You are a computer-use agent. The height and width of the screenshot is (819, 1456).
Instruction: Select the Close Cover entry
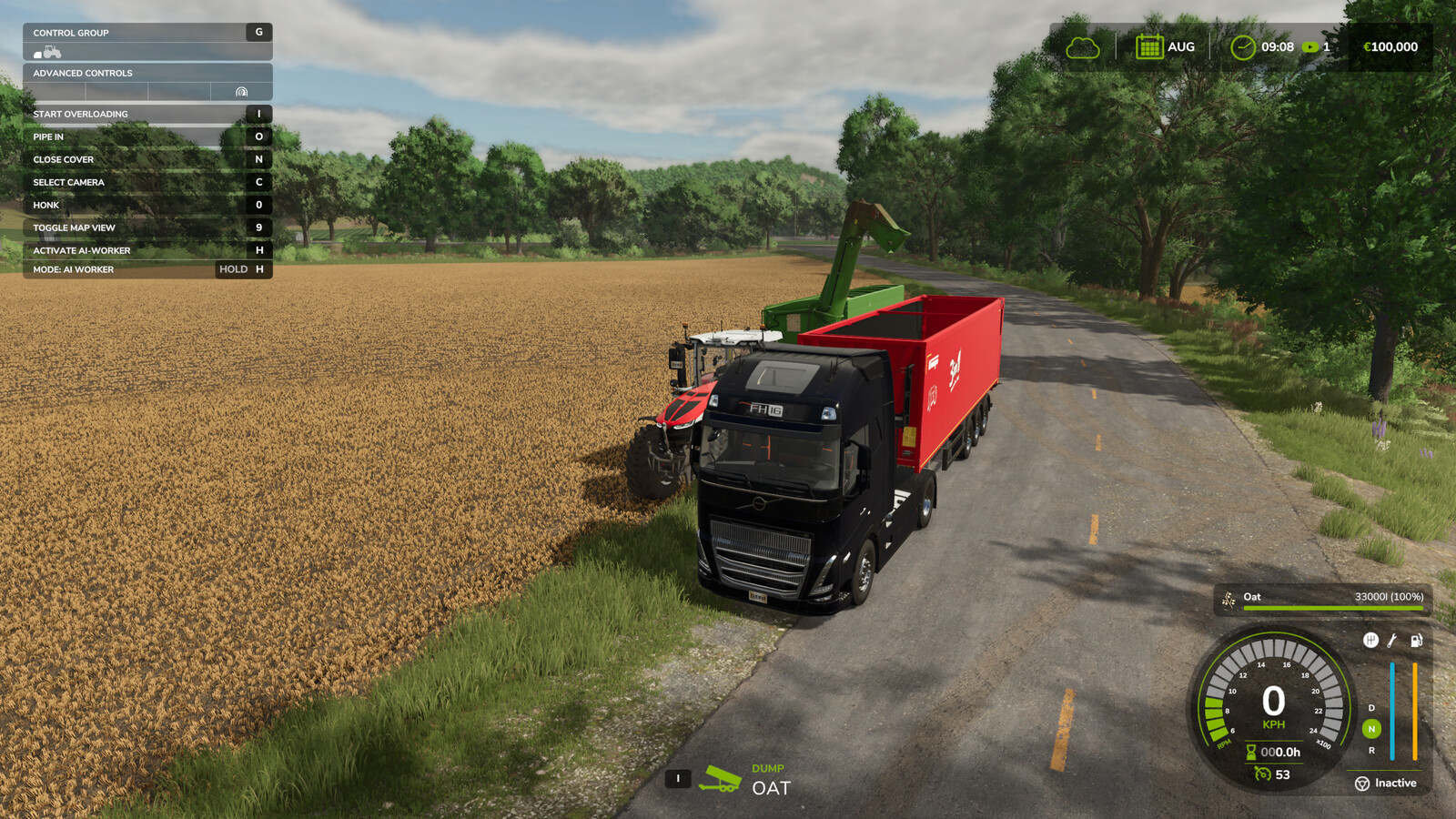(x=146, y=159)
